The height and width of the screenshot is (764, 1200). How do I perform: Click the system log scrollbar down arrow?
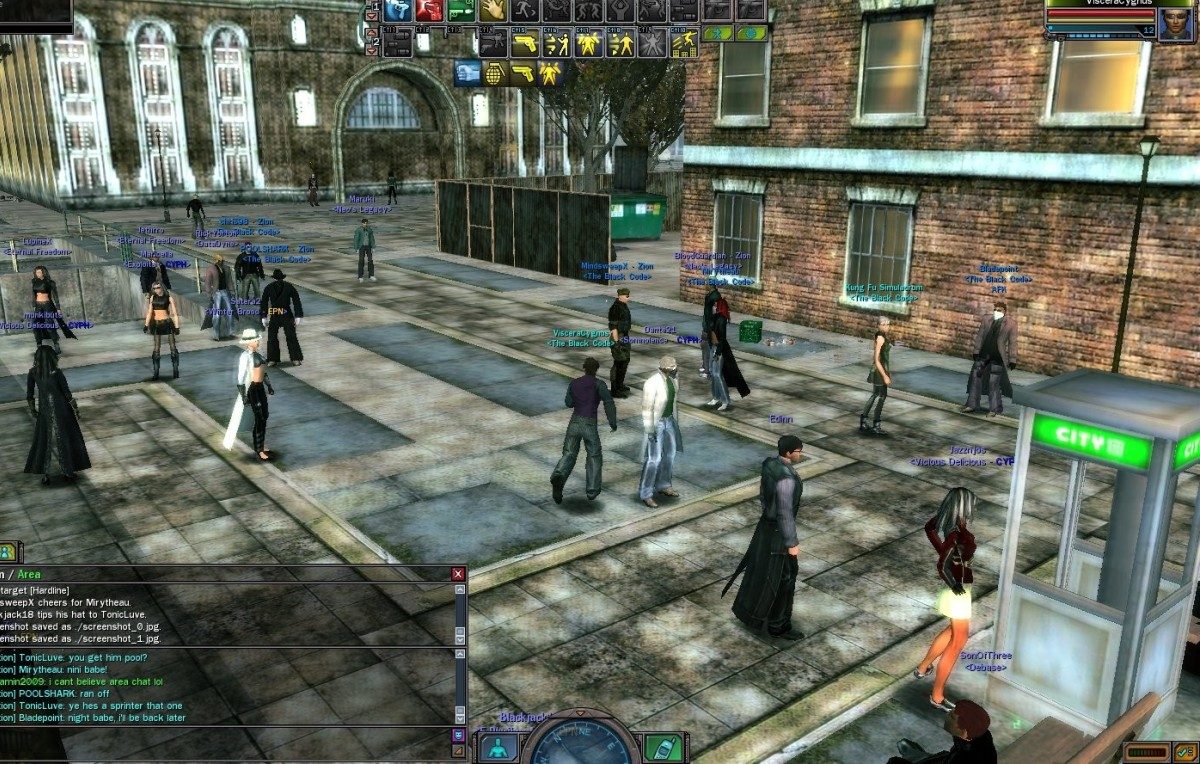point(459,639)
